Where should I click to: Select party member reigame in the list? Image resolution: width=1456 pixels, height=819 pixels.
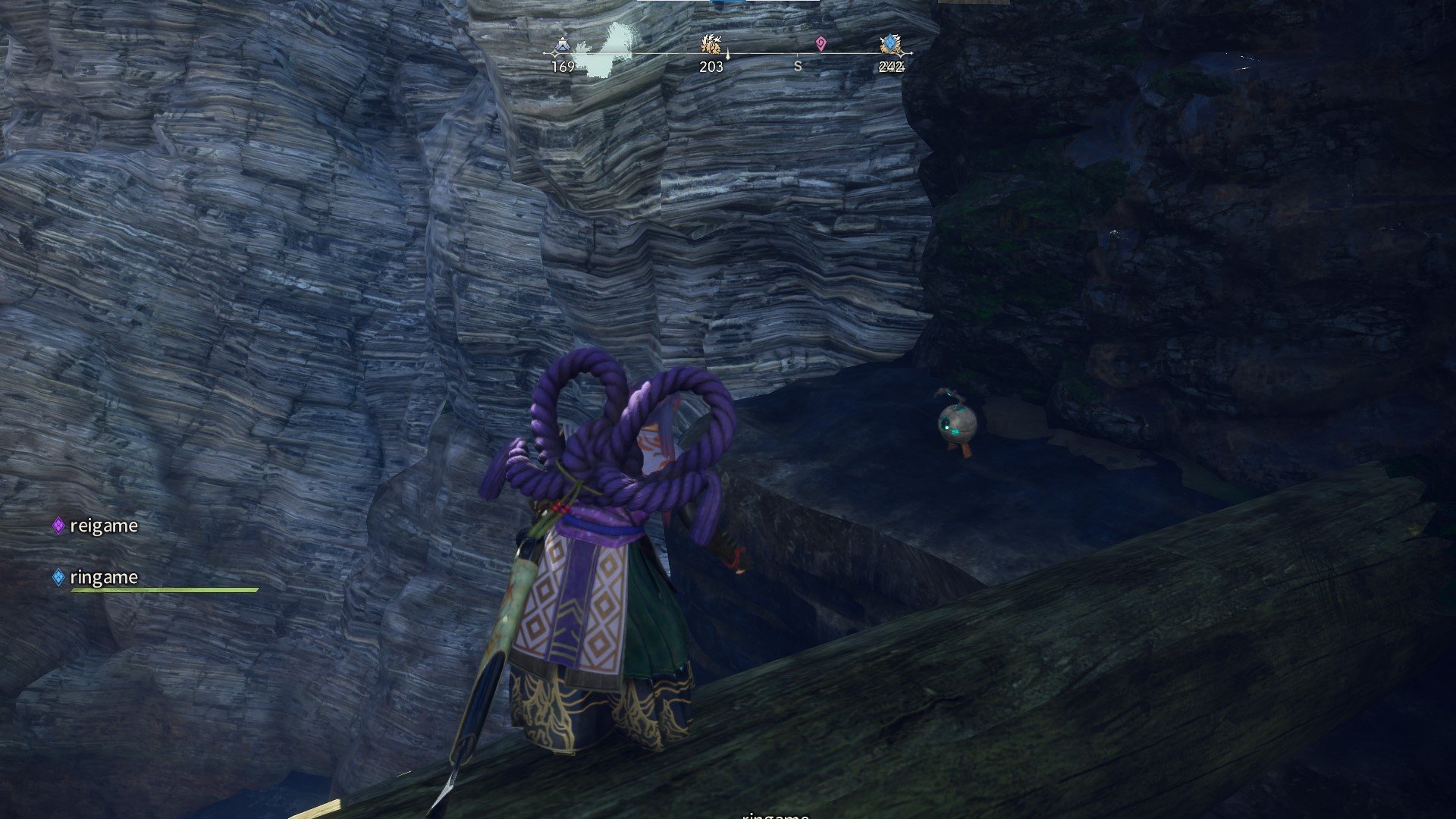point(103,526)
